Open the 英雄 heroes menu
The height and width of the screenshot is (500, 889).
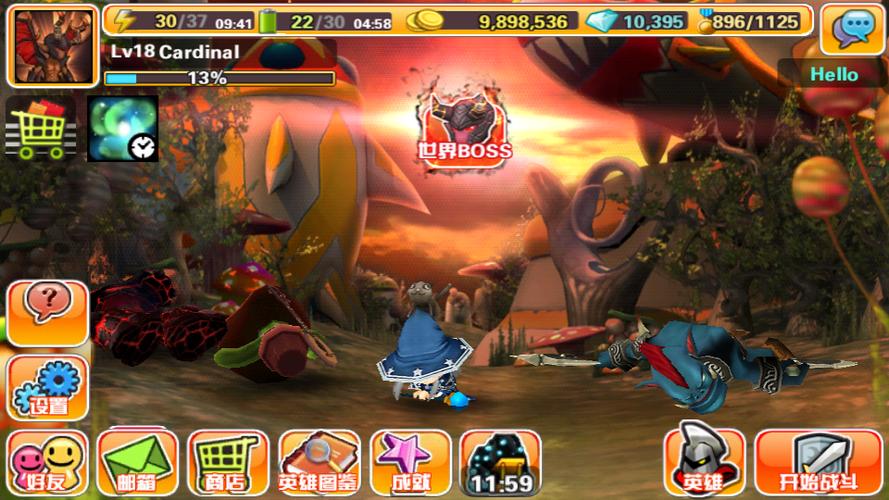click(x=705, y=463)
